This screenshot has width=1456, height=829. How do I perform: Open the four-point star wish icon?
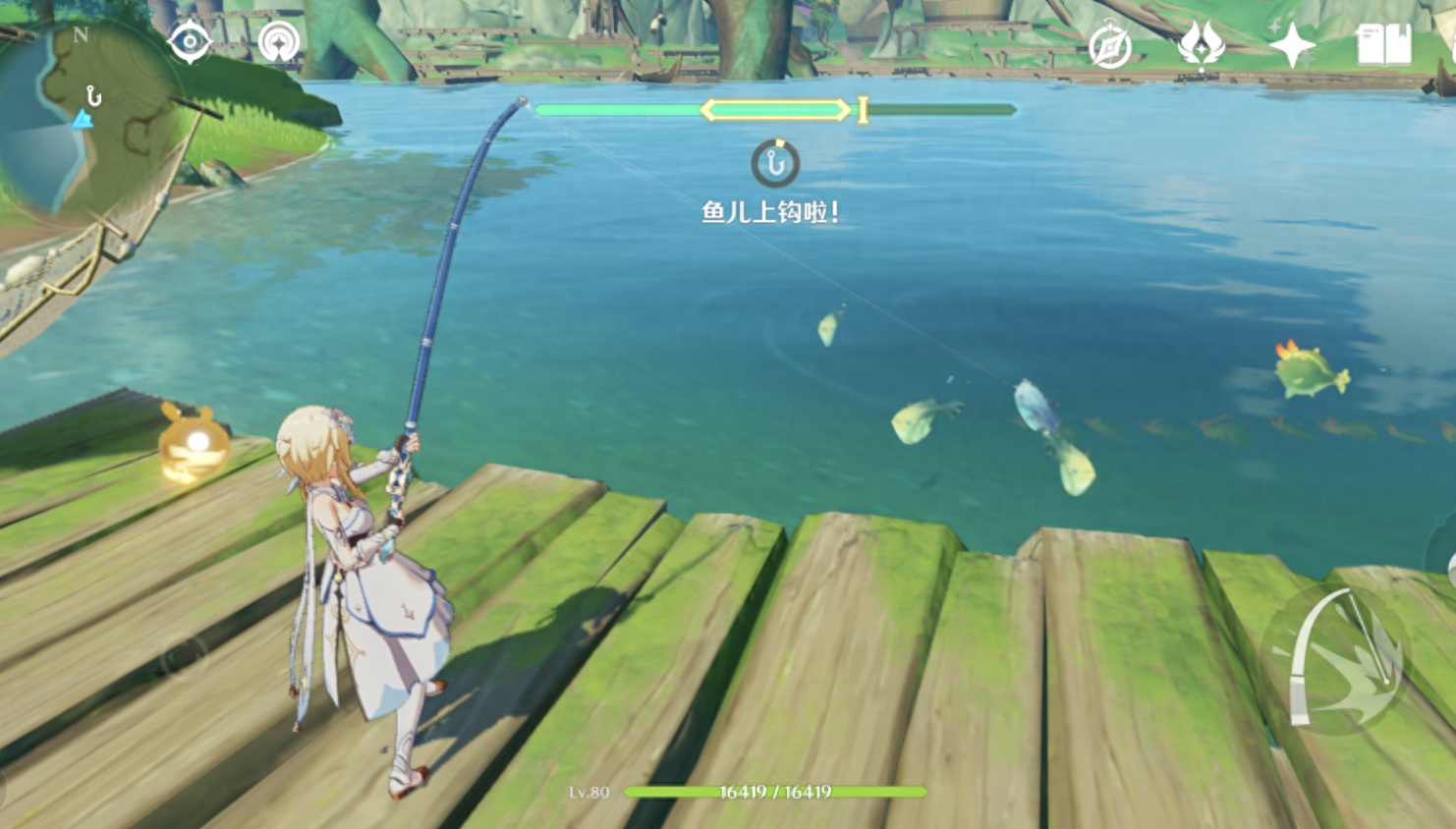tap(1291, 44)
